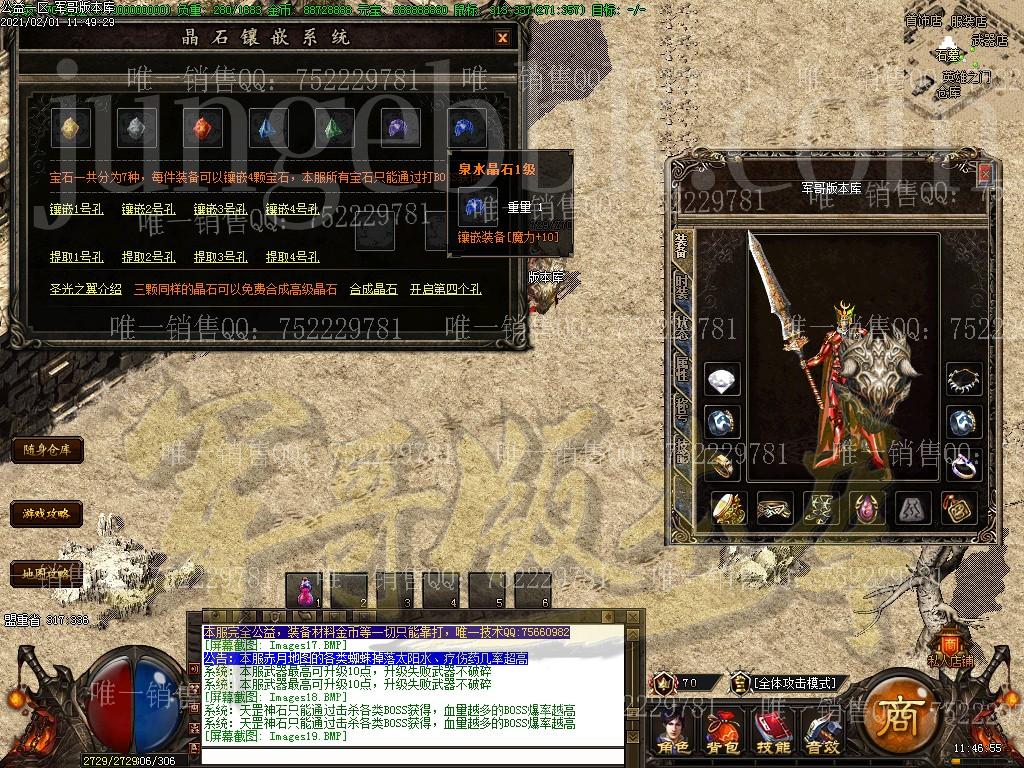This screenshot has height=768, width=1024.
Task: Select the white diamond equipment slot
Action: 722,379
